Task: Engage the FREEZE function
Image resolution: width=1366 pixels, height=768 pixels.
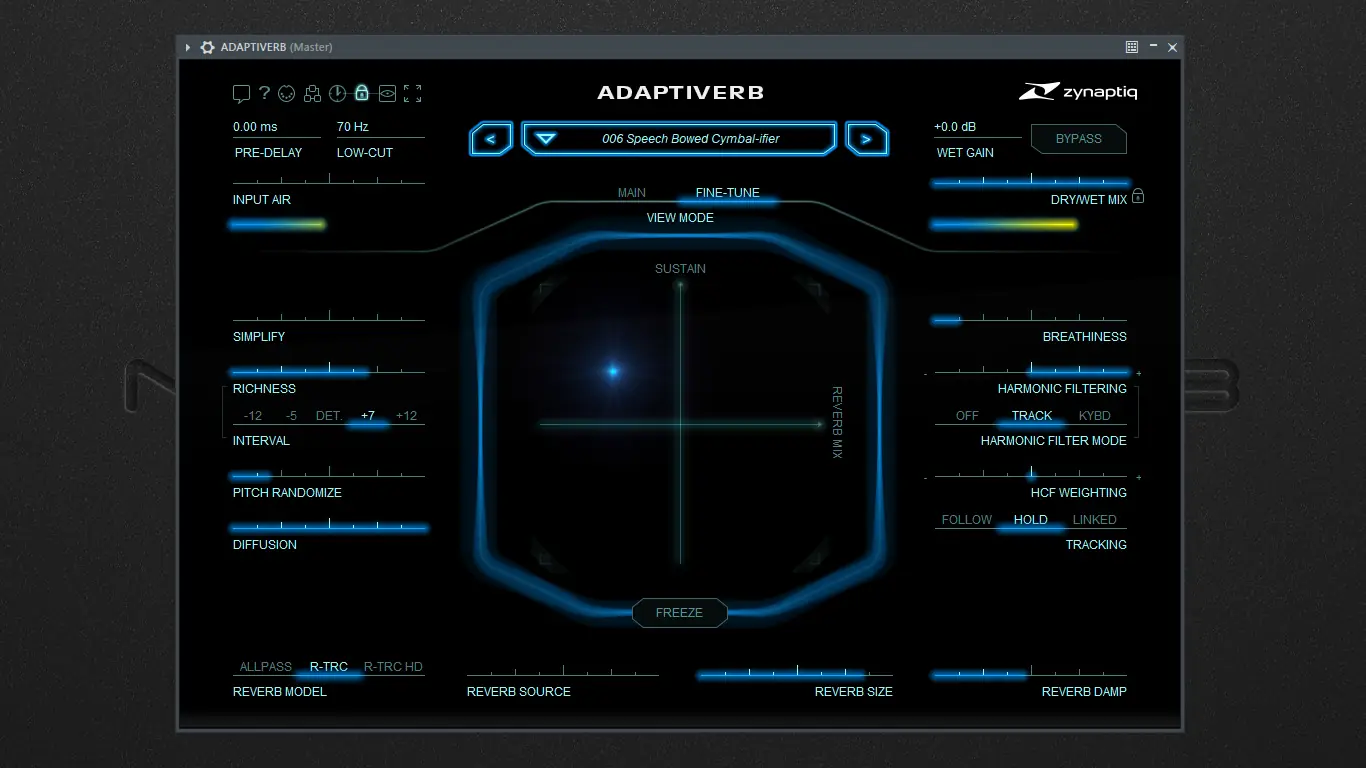Action: coord(679,613)
